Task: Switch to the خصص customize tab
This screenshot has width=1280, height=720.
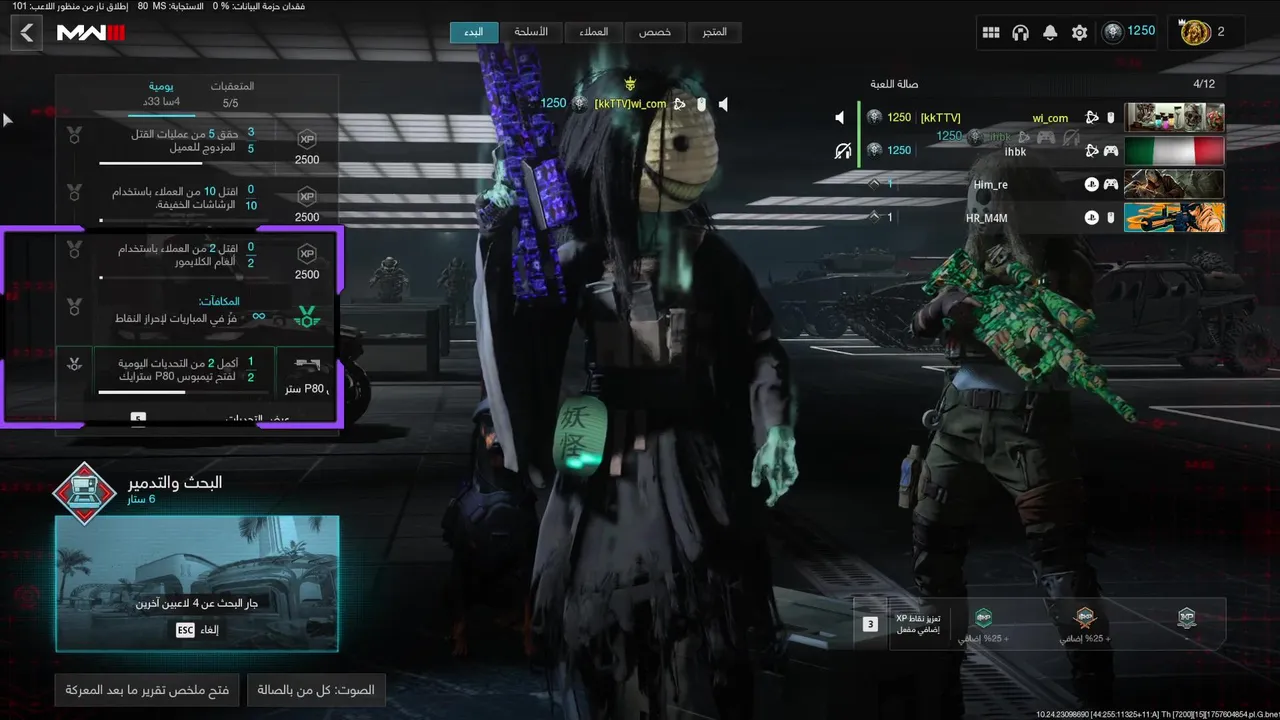Action: click(655, 32)
